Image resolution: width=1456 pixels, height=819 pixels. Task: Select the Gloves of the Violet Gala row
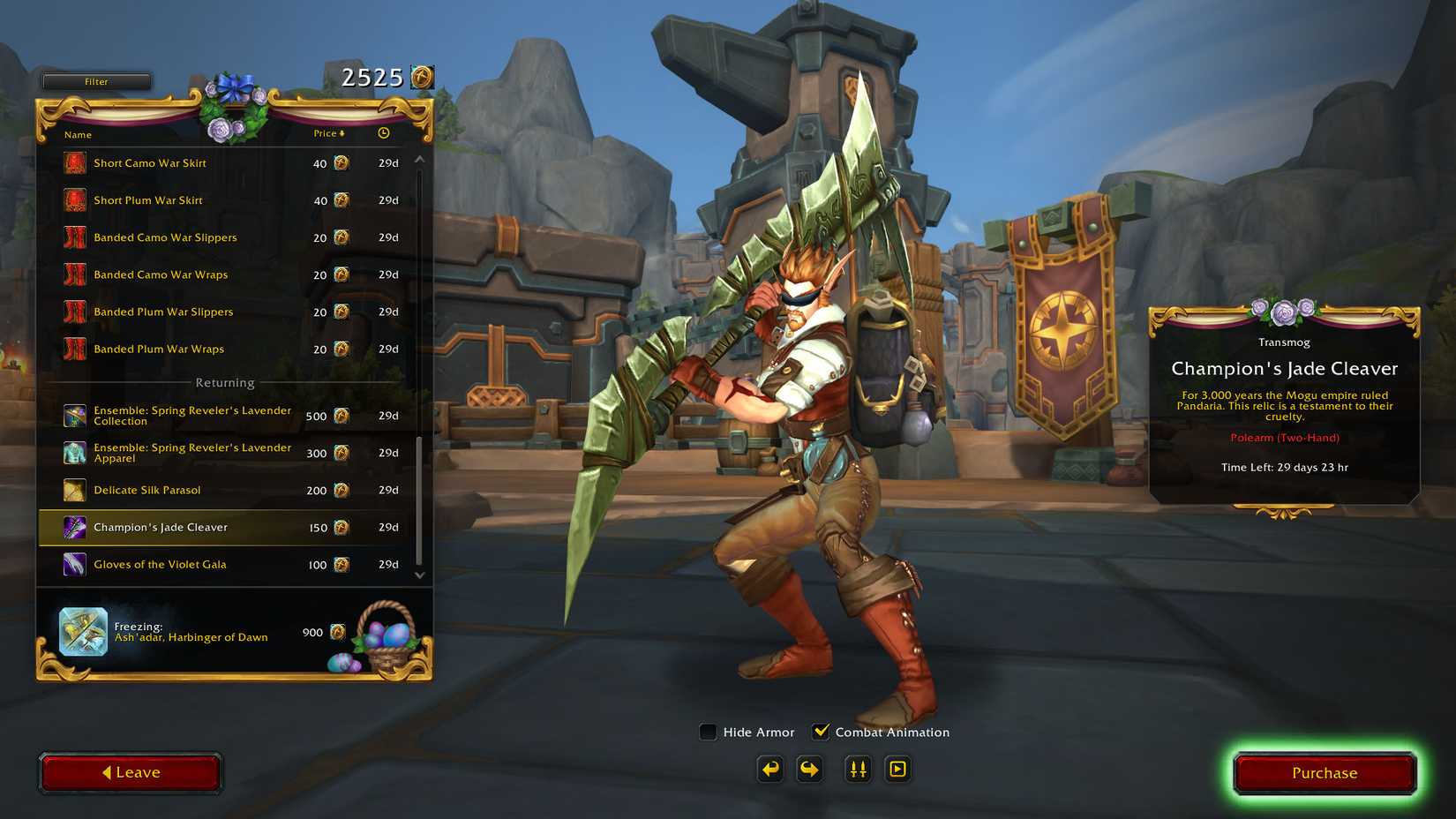[x=161, y=564]
